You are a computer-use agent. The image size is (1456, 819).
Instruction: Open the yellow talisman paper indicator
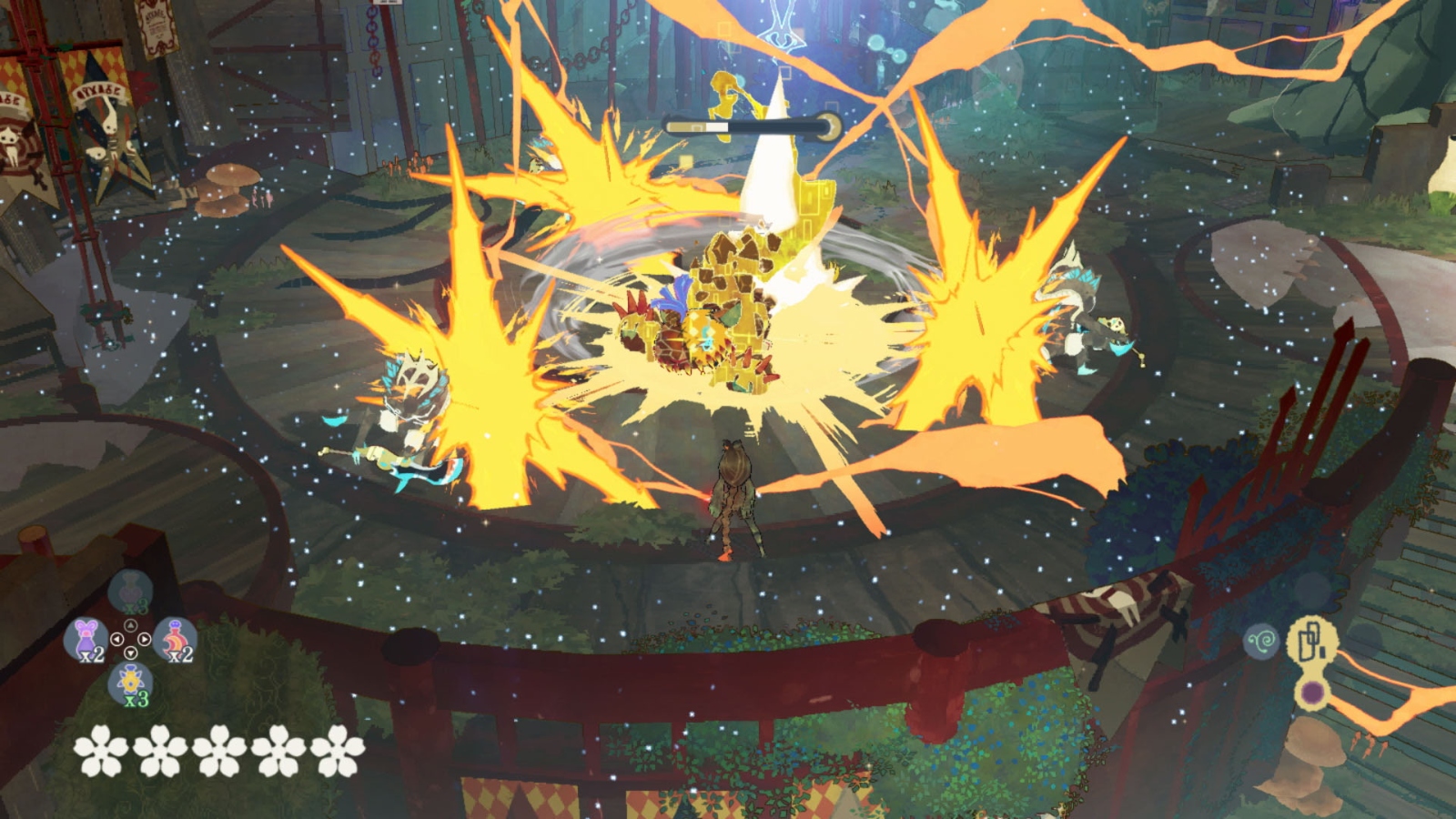pos(1311,640)
